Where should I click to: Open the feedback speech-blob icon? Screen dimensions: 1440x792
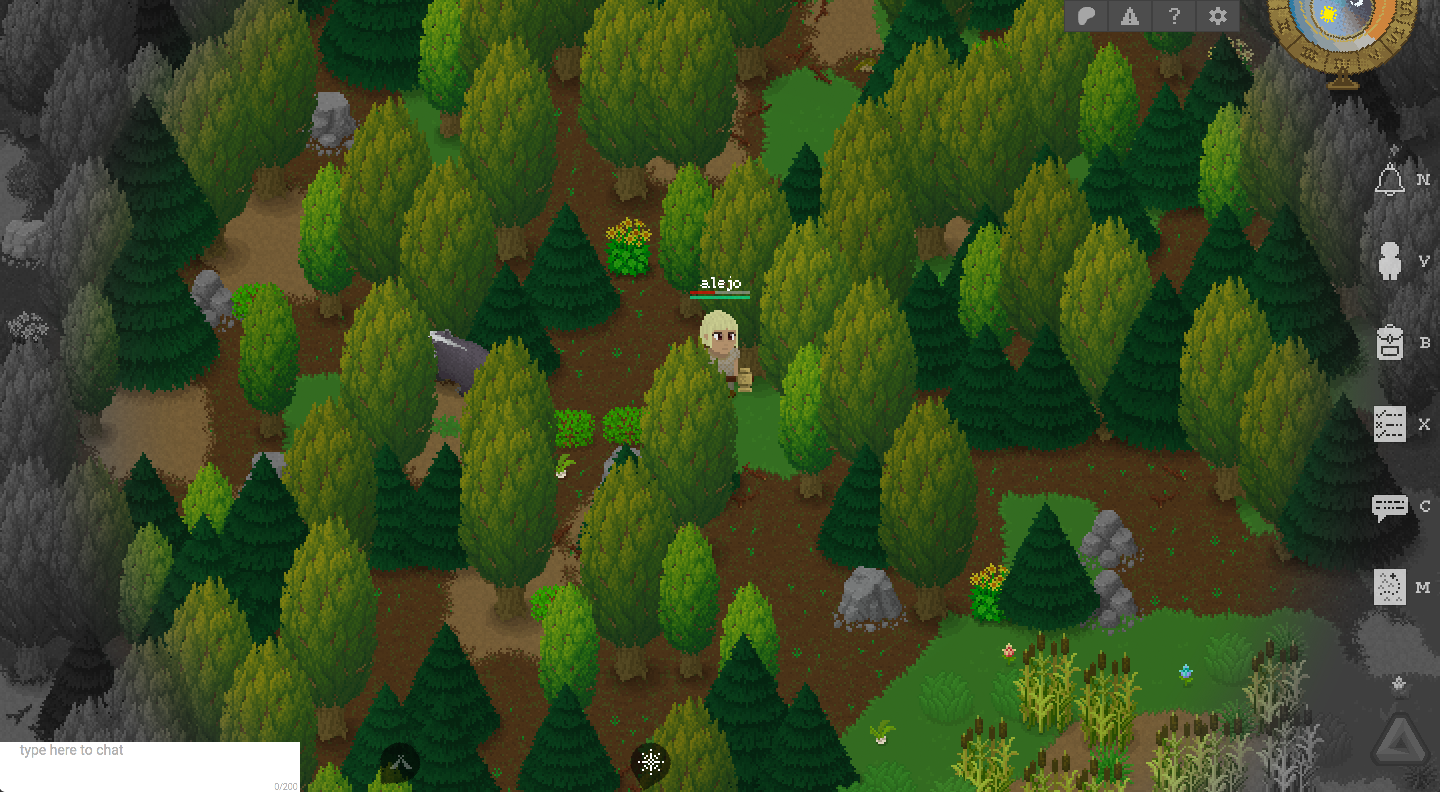click(1085, 16)
